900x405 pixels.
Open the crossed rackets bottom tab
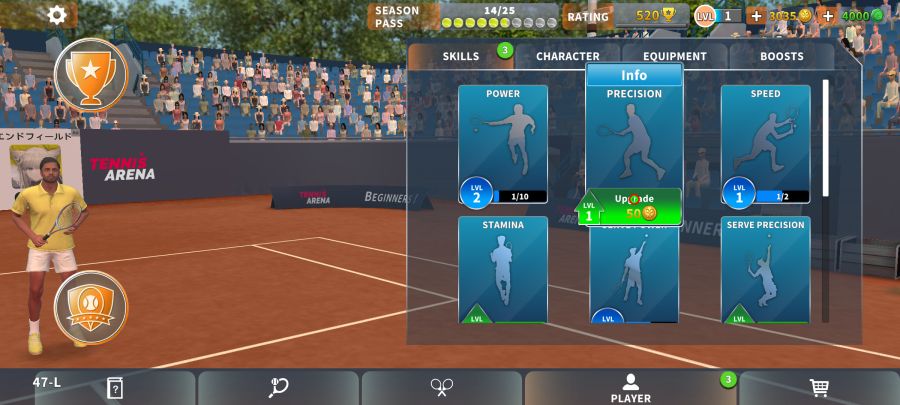[442, 388]
